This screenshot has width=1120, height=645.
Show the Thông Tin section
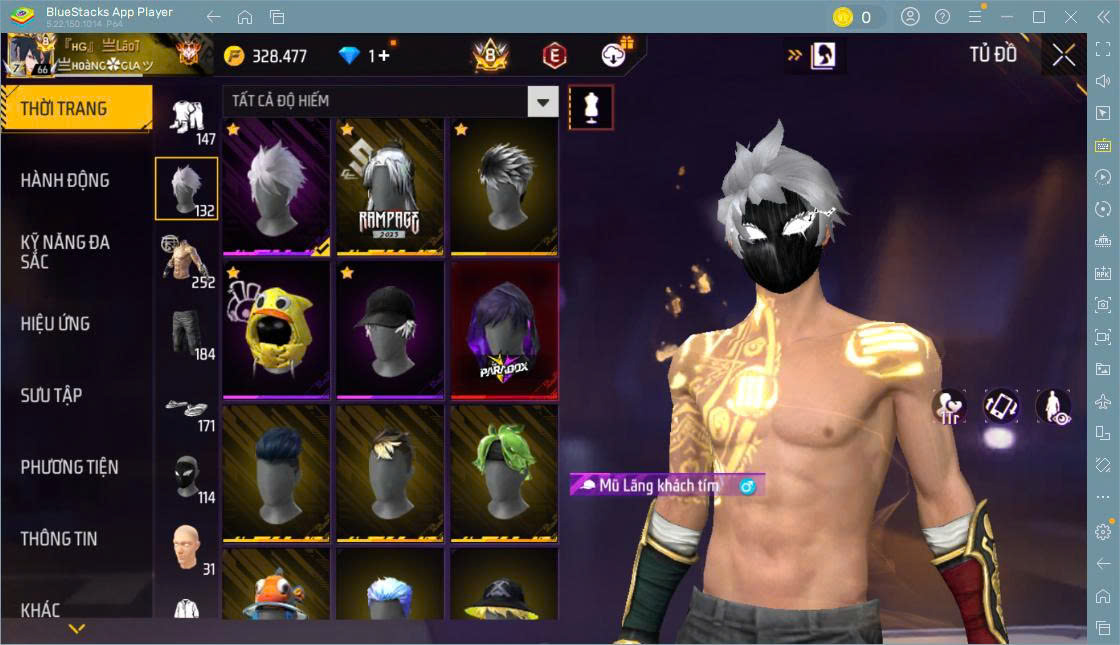coord(59,538)
